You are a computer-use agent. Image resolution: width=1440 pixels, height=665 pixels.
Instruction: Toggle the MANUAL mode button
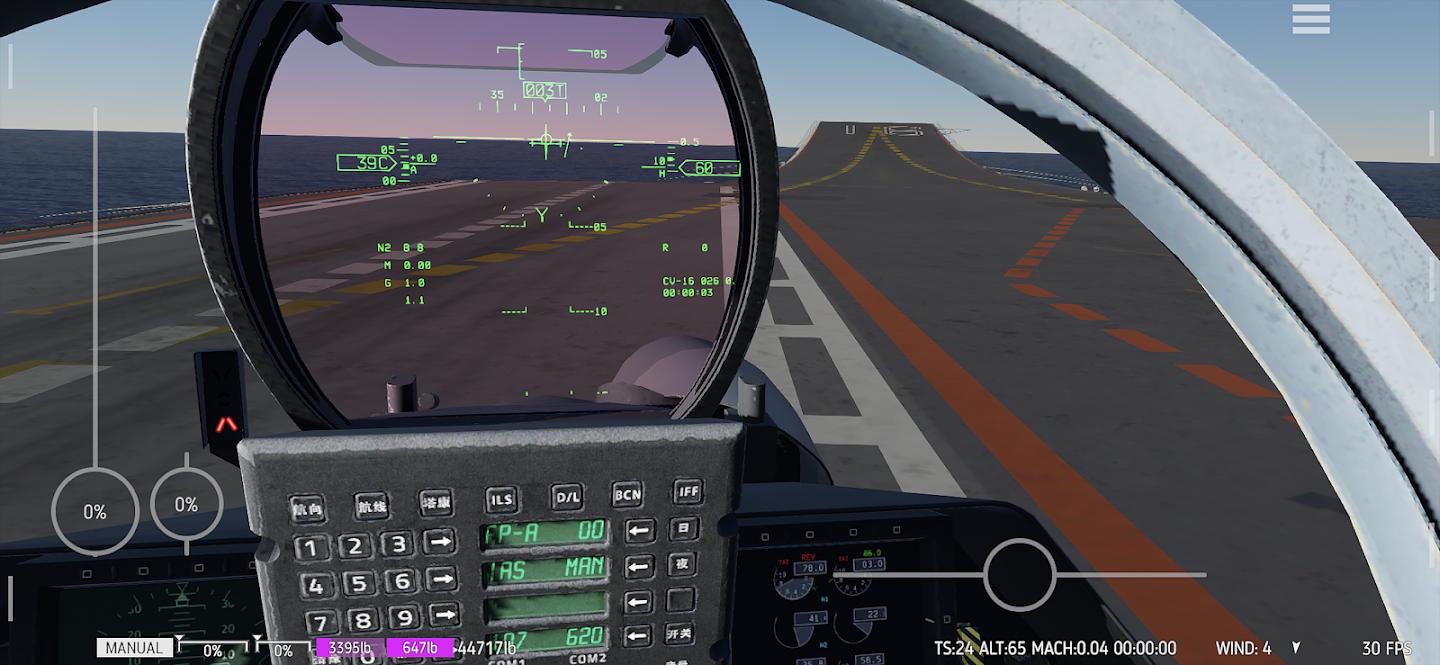[x=135, y=648]
